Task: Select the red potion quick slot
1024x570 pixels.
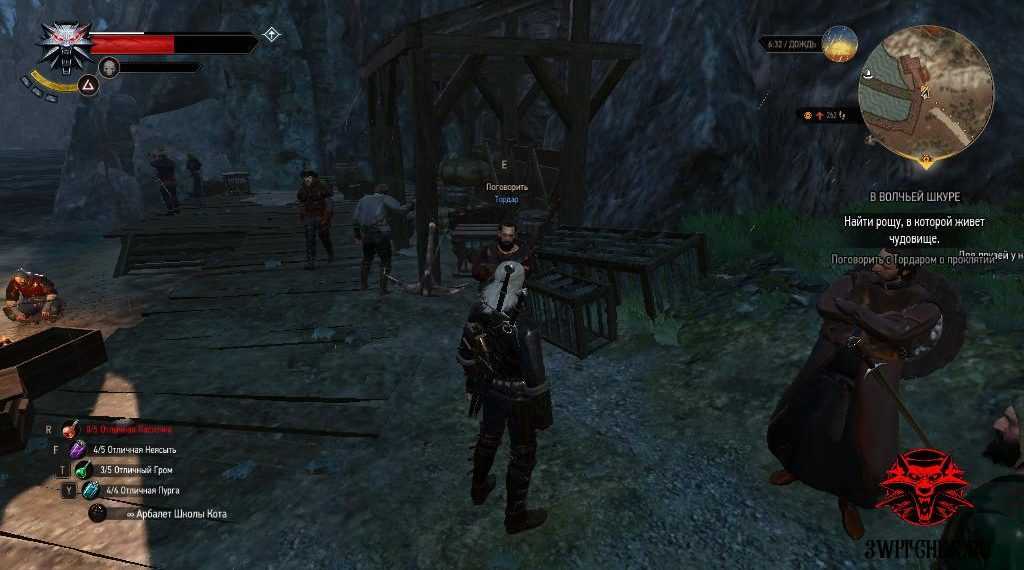Action: 71,430
